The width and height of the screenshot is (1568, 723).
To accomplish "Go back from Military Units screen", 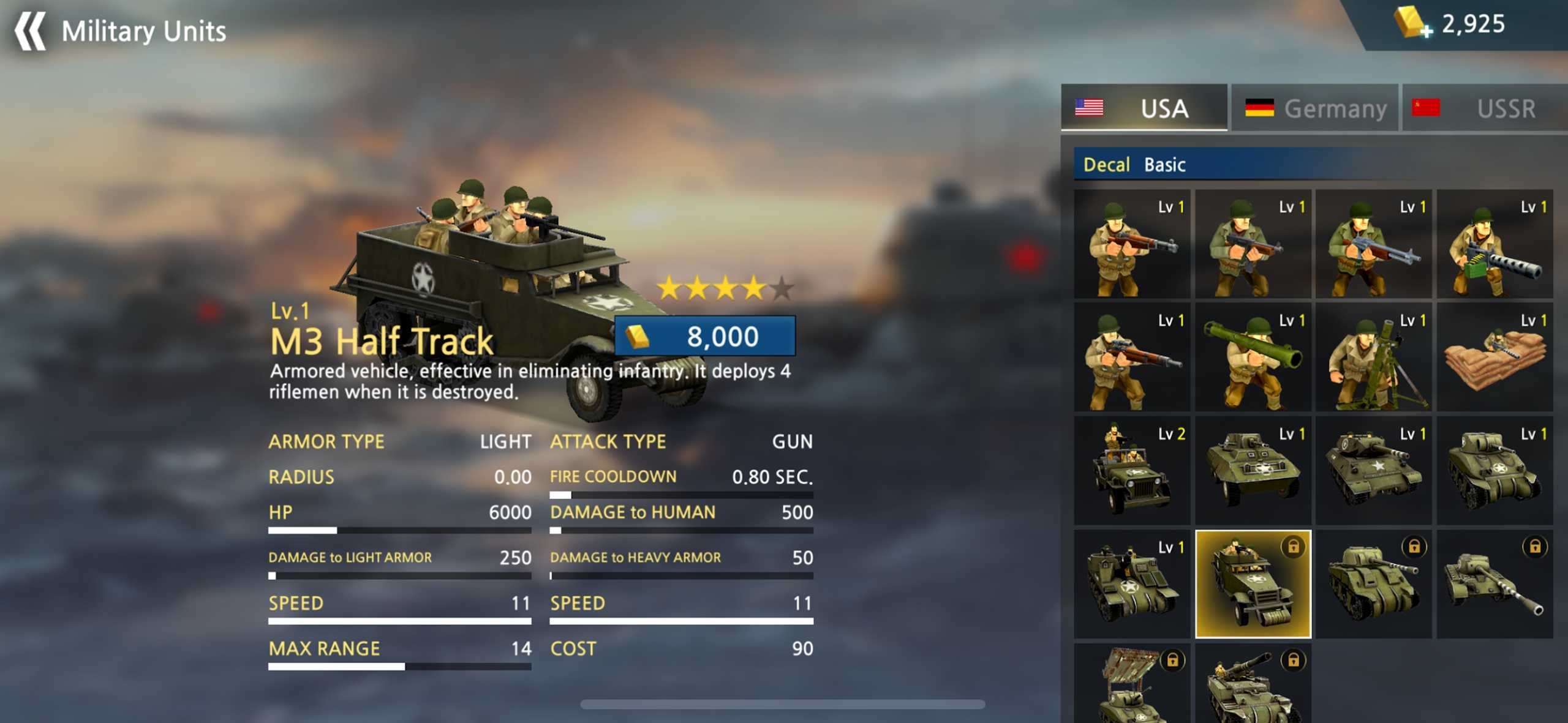I will coord(31,31).
